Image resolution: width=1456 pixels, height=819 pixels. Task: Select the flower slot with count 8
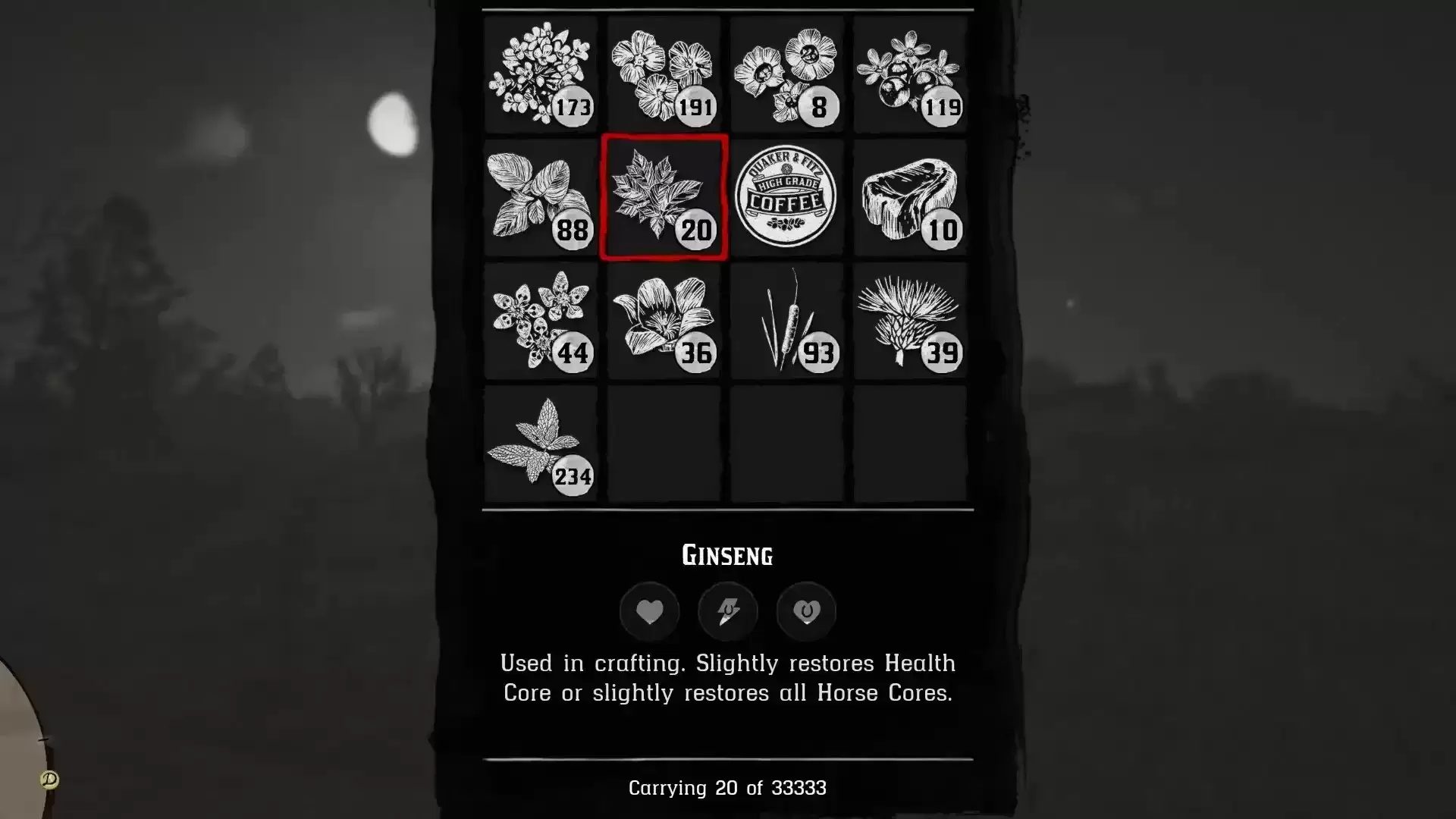pyautogui.click(x=786, y=74)
